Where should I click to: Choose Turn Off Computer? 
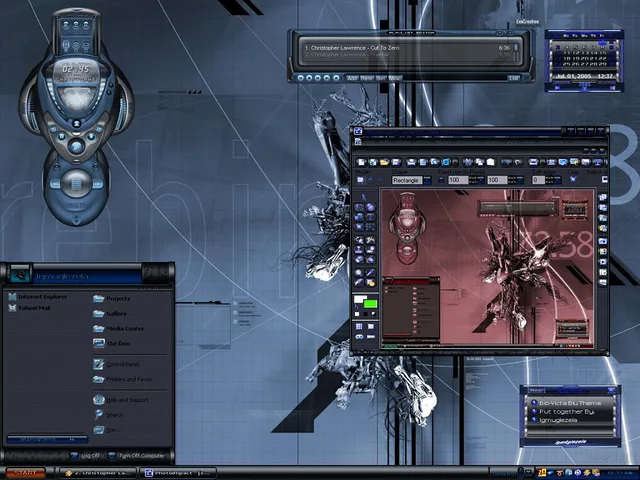pos(138,455)
